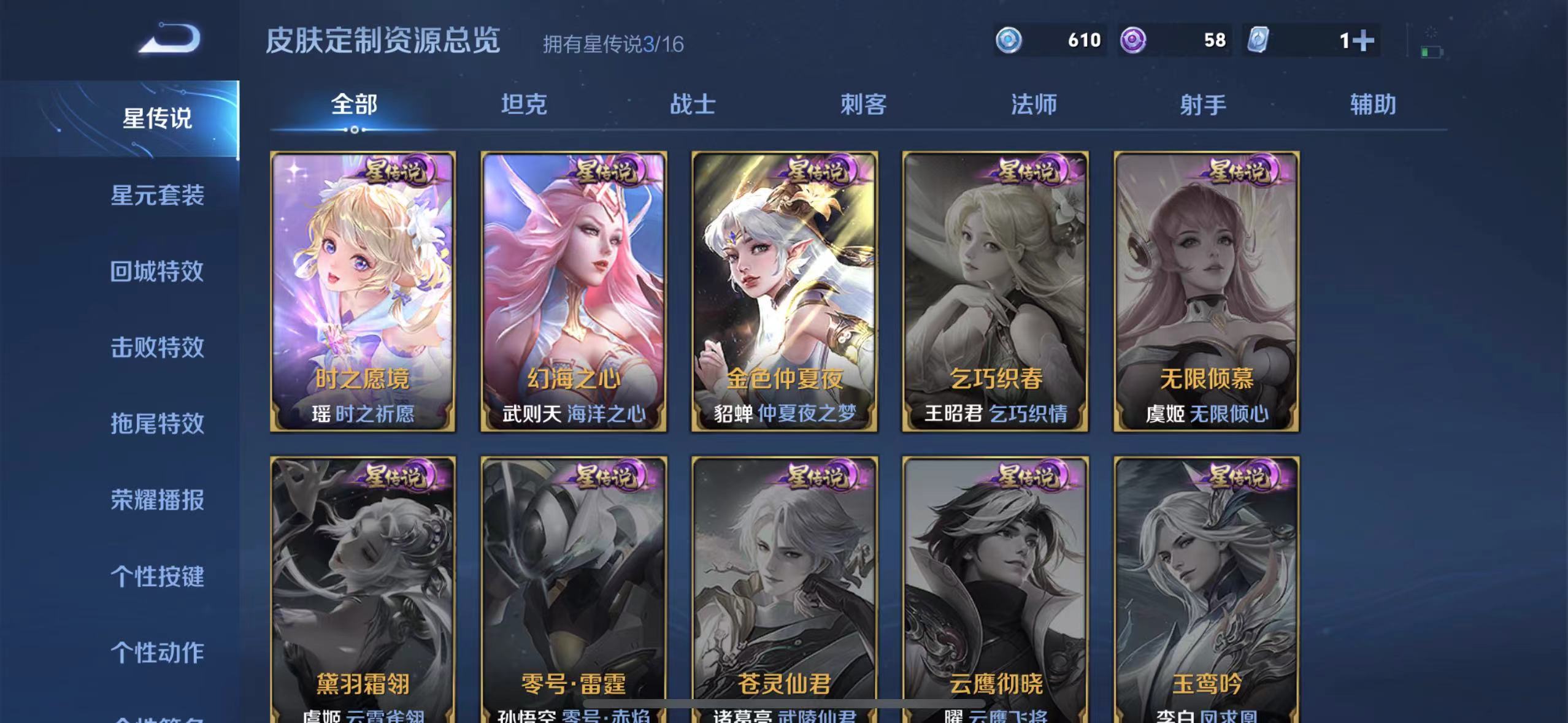Click the horizontal scrollbar at the bottom
The width and height of the screenshot is (1568, 723).
click(x=784, y=703)
